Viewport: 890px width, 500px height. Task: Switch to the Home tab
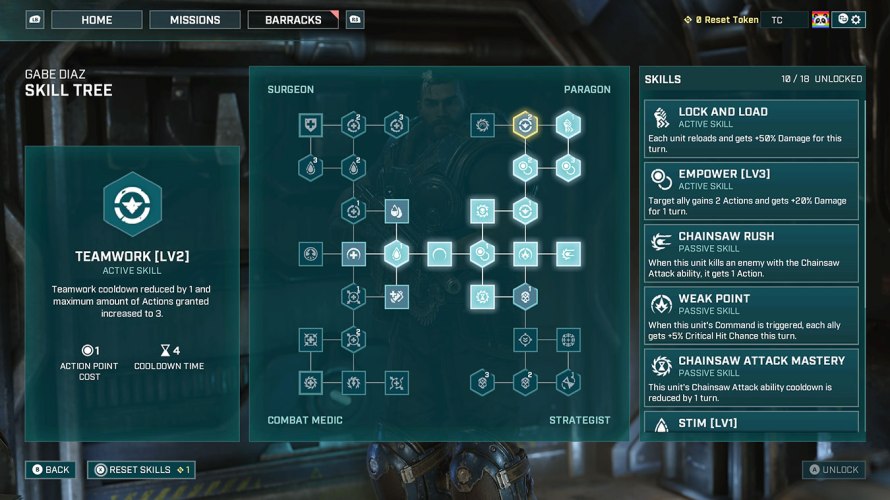click(x=97, y=20)
